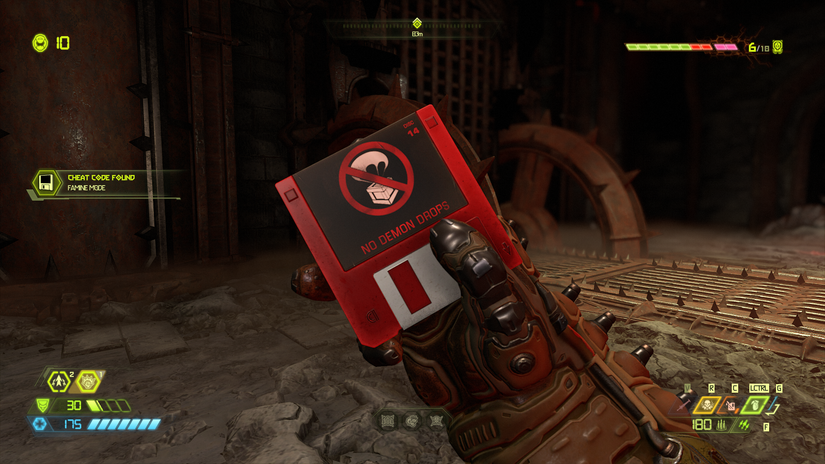Use the Flame Belch equipment icon

(x=731, y=405)
